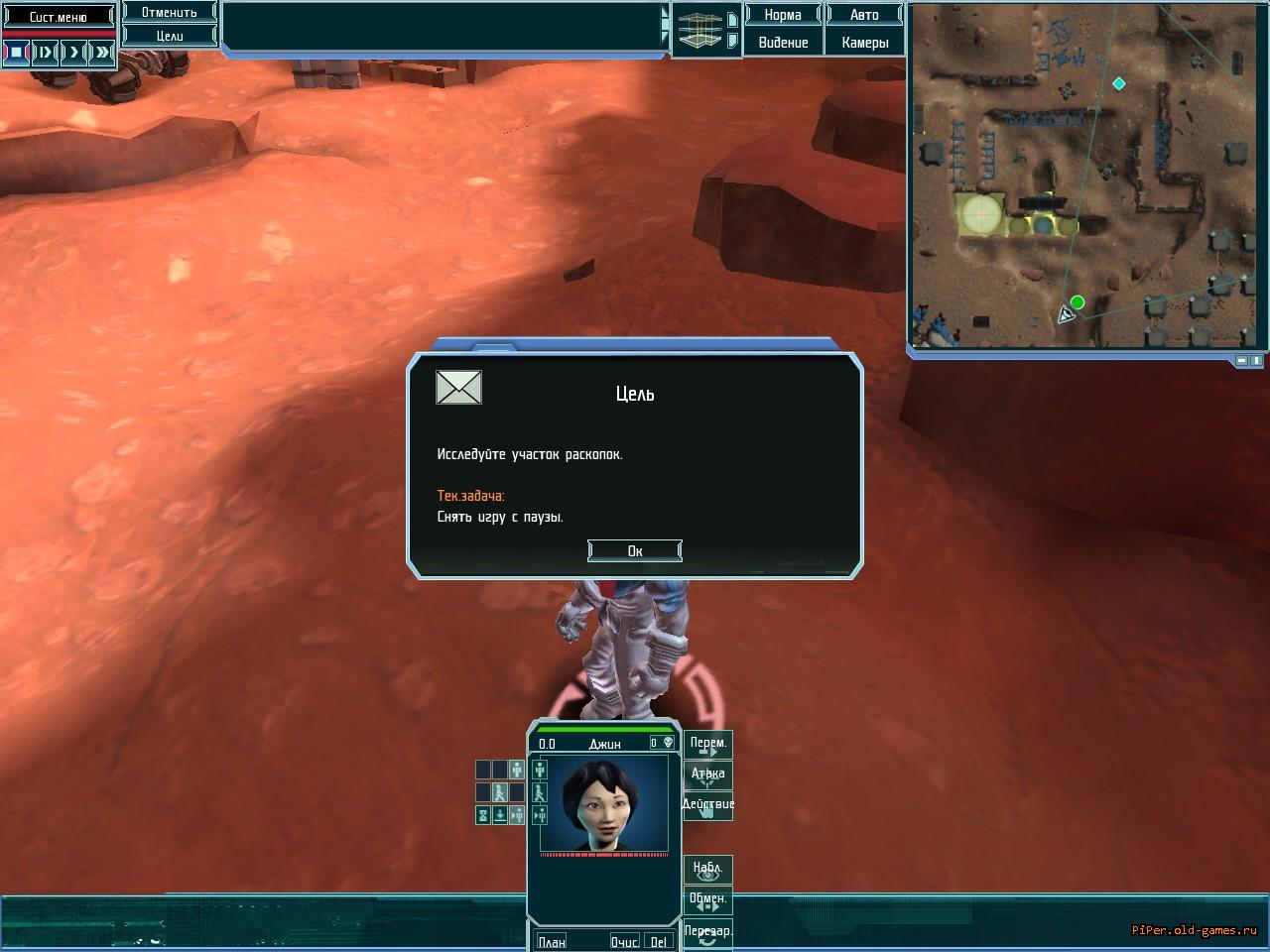Activate the Набл. overwatch command
The image size is (1270, 952).
coord(707,870)
